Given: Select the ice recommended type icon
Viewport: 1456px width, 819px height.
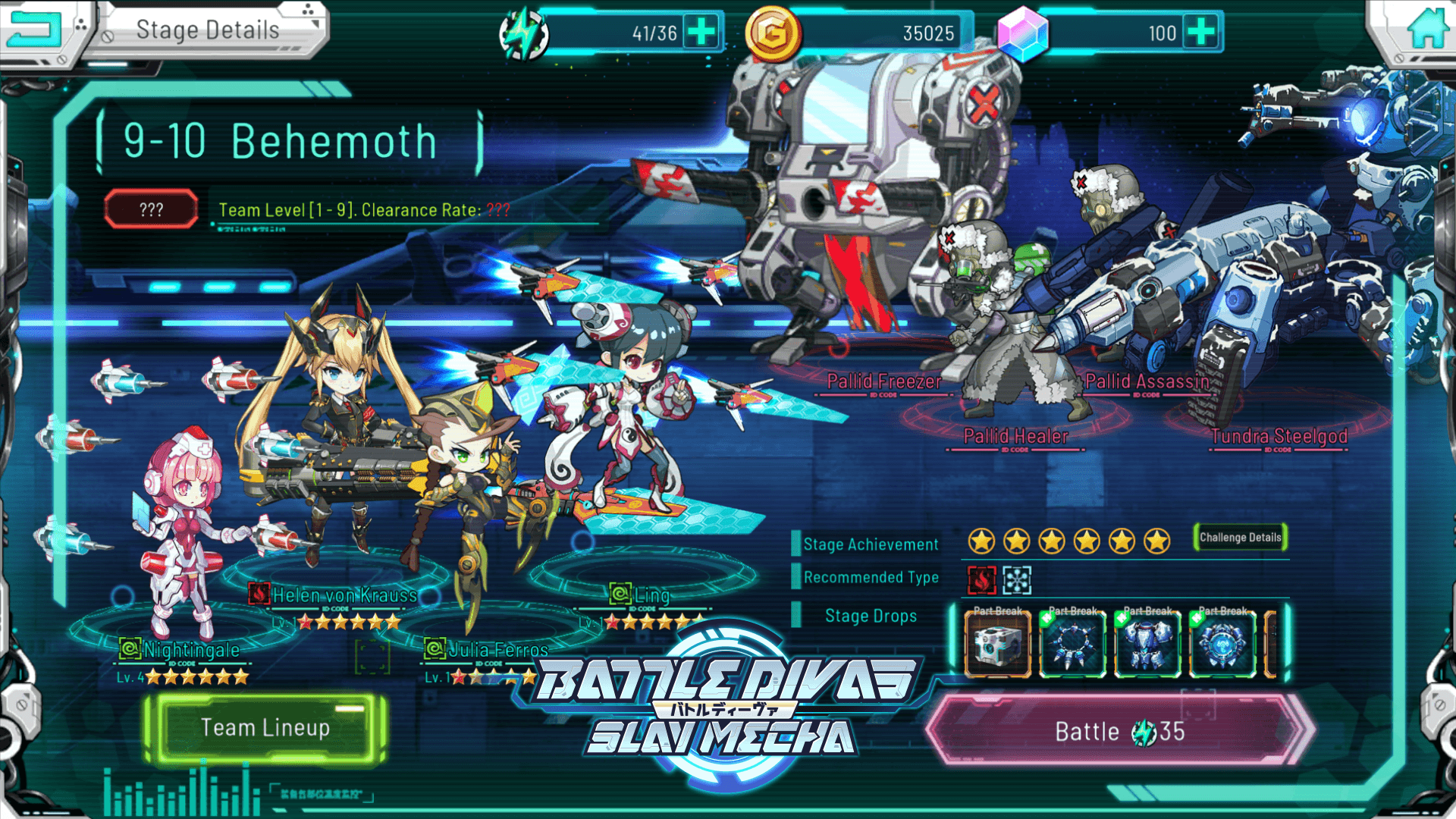Looking at the screenshot, I should [x=1017, y=580].
